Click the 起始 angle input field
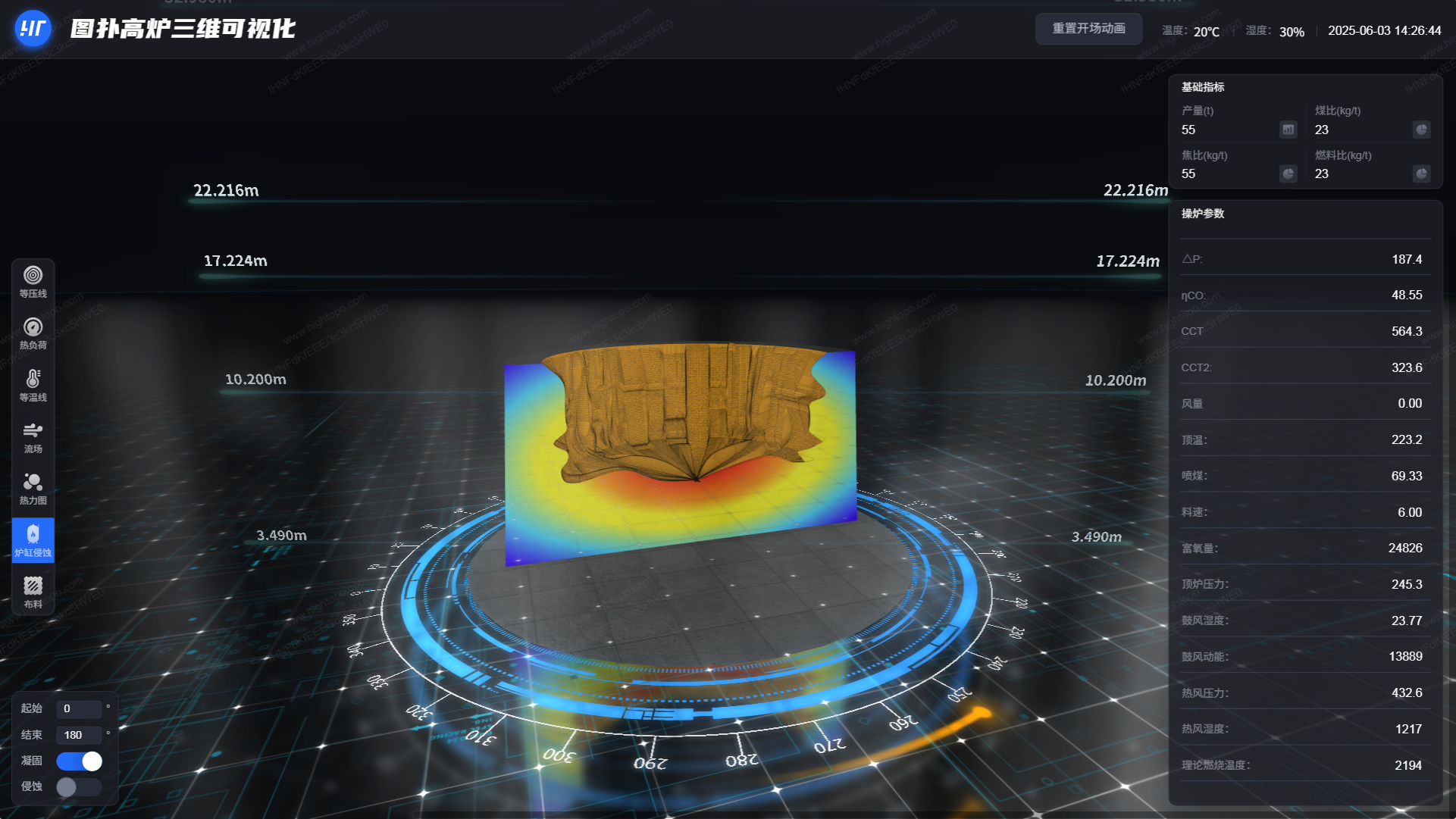Viewport: 1456px width, 819px height. pyautogui.click(x=79, y=709)
